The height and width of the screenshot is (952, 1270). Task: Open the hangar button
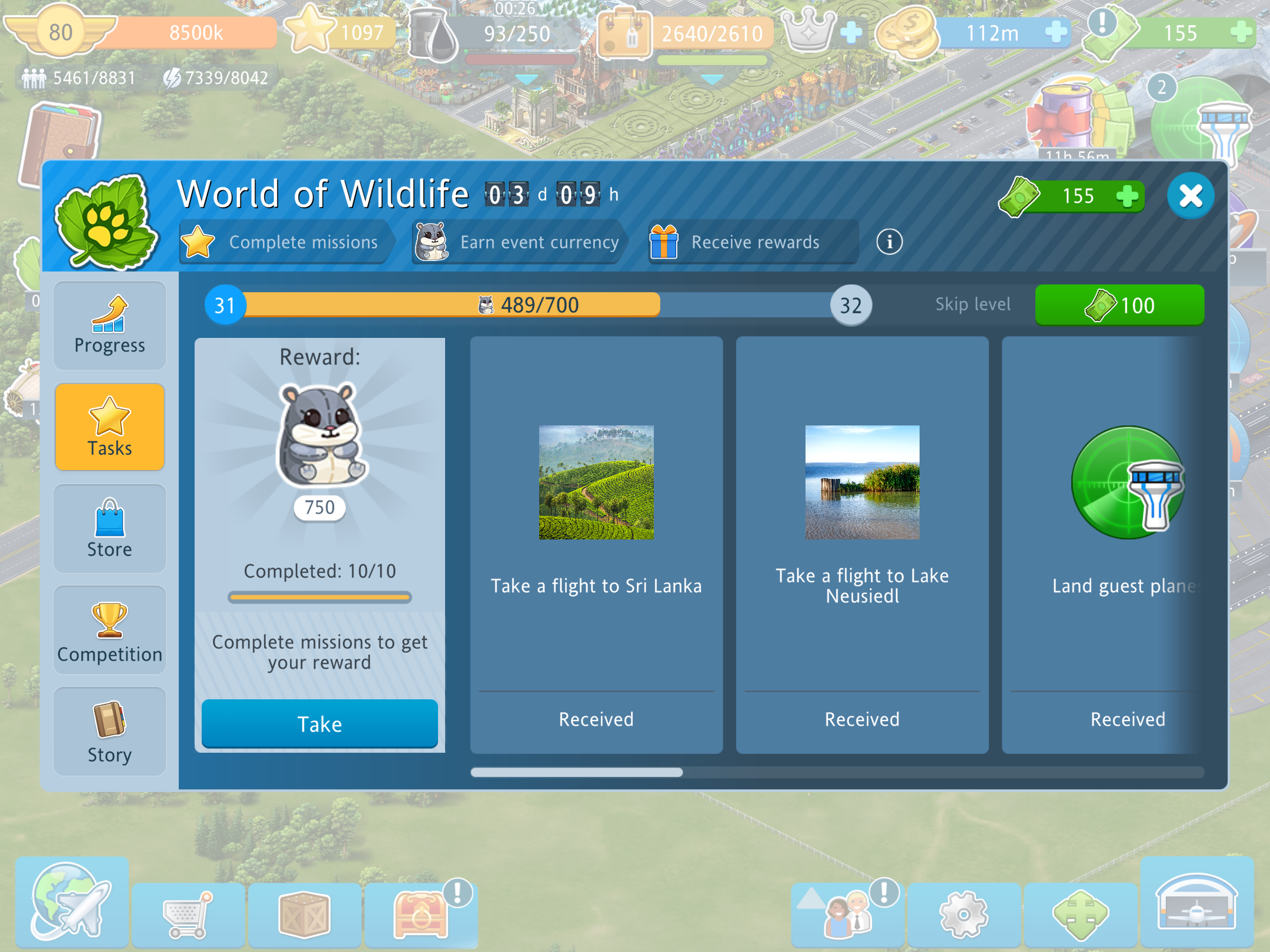tap(1197, 901)
